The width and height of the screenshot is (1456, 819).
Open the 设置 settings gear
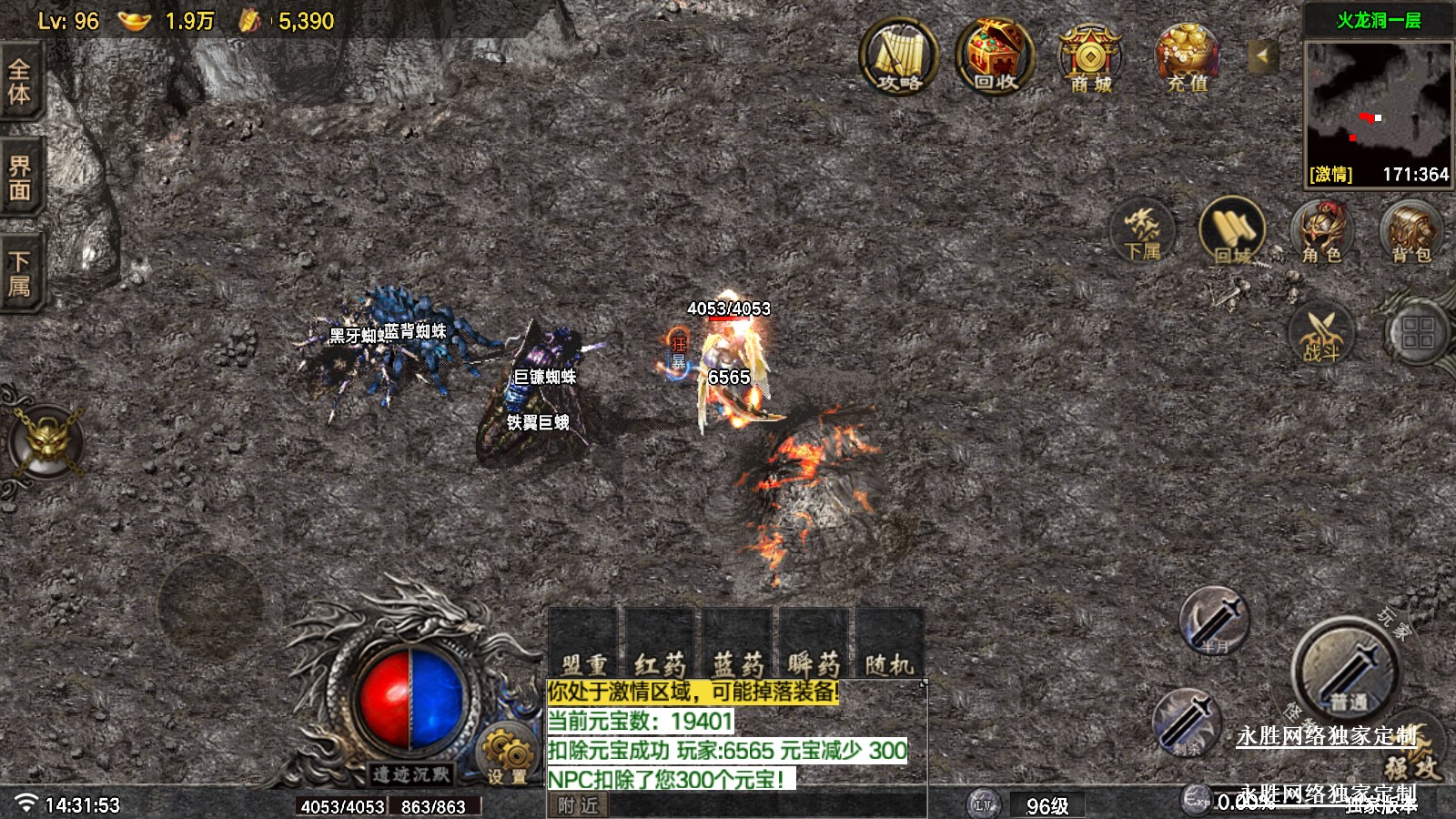507,755
